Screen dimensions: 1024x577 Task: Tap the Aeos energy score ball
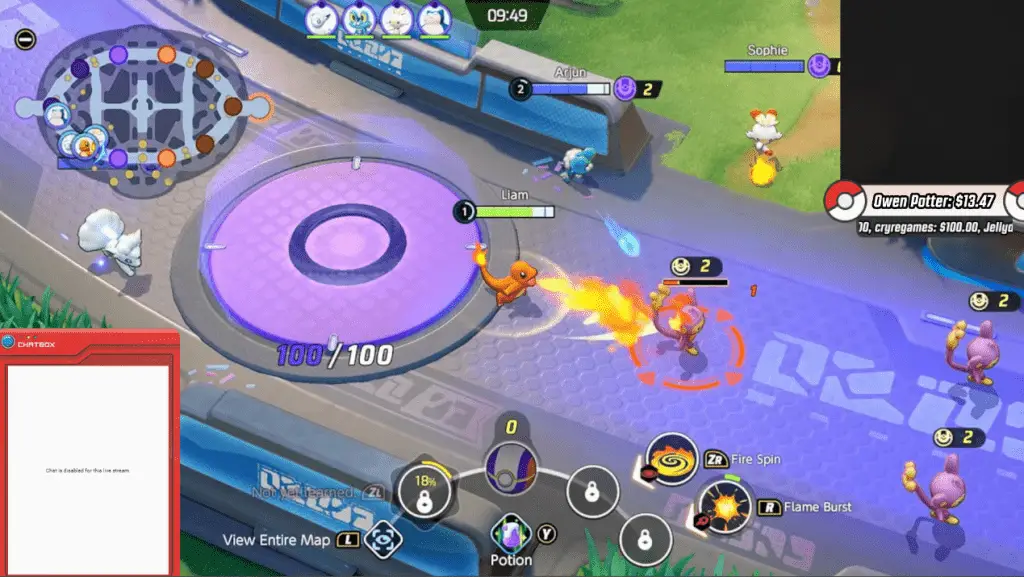click(x=511, y=466)
